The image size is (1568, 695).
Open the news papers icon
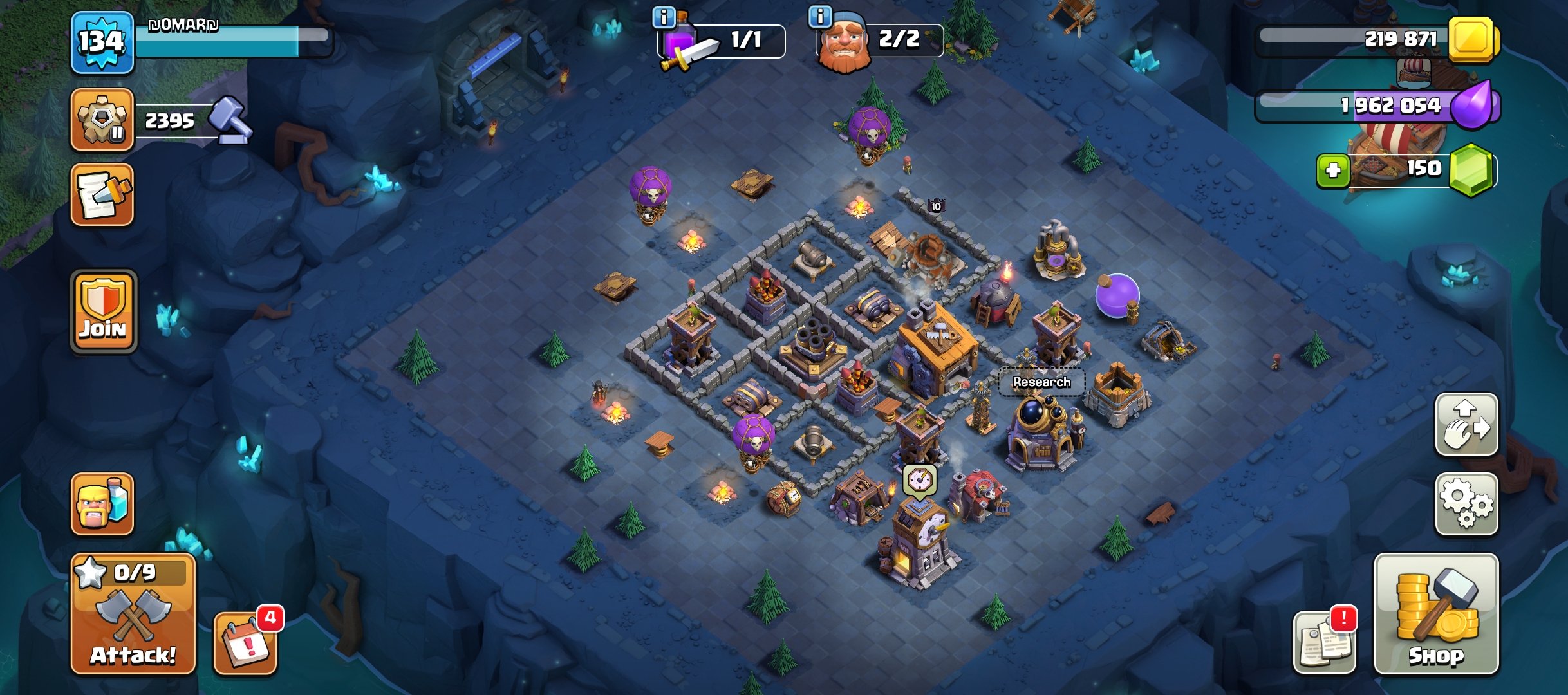coord(1324,643)
